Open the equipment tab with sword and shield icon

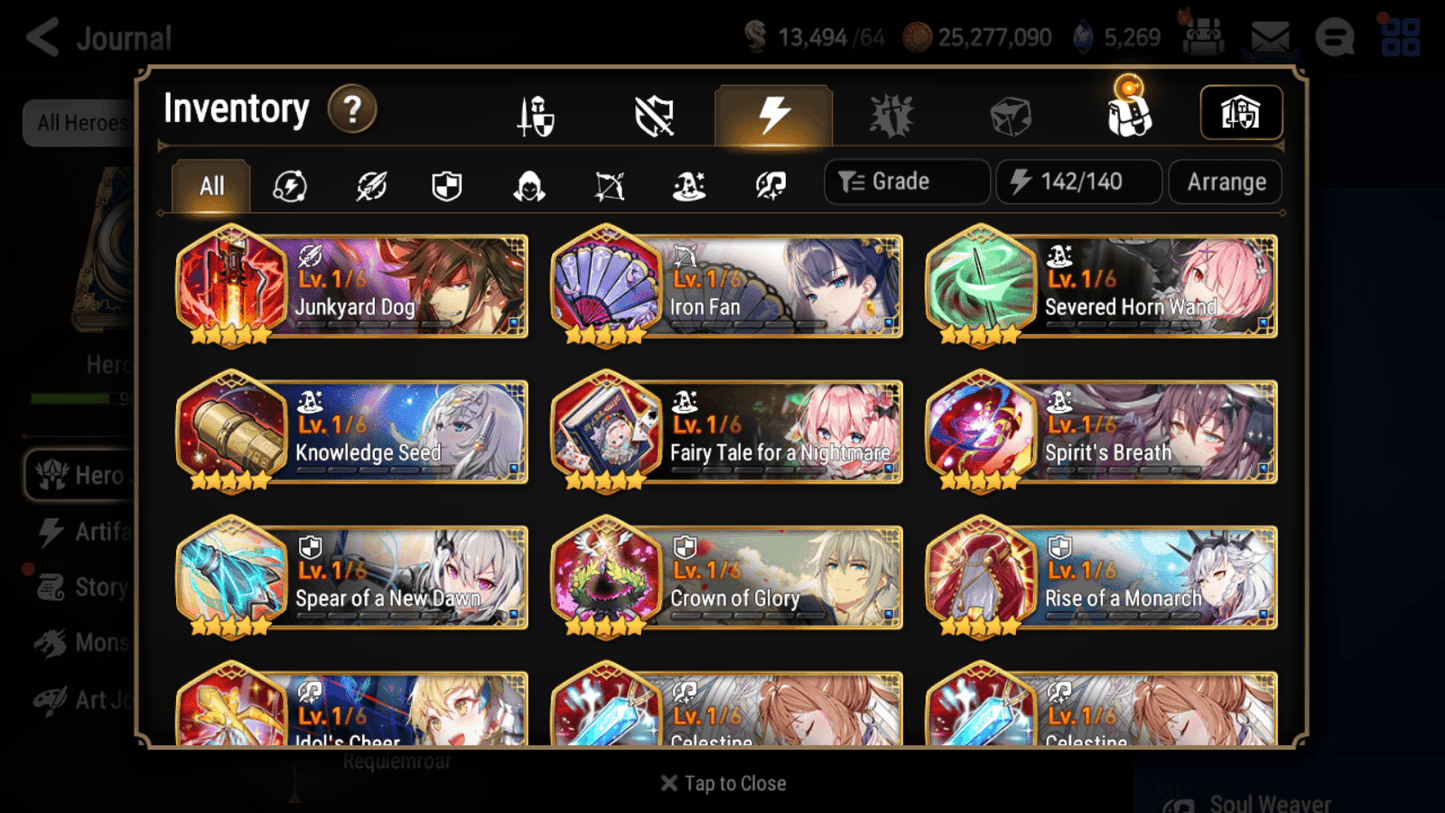pyautogui.click(x=535, y=114)
